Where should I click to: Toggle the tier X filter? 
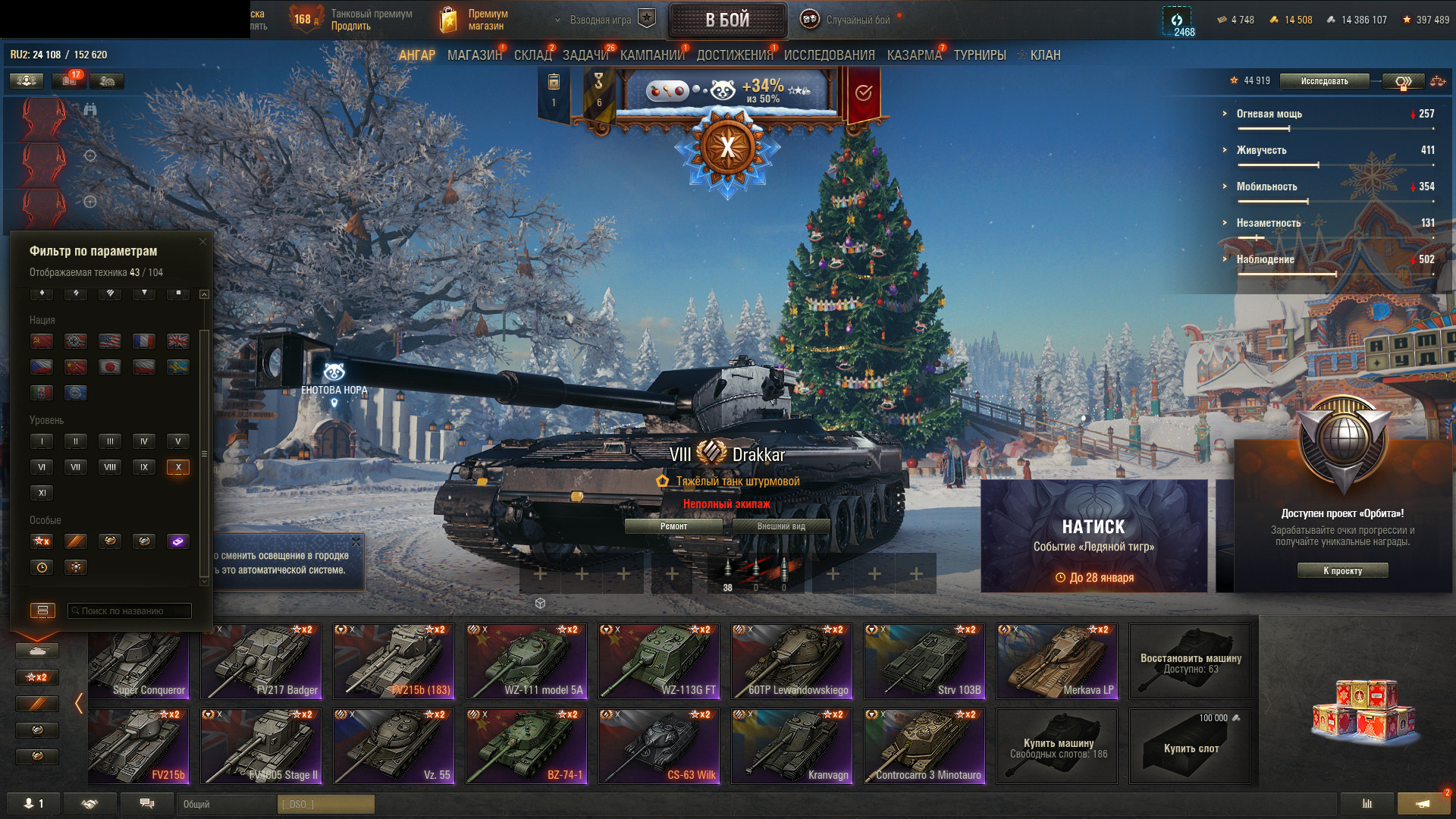[178, 467]
